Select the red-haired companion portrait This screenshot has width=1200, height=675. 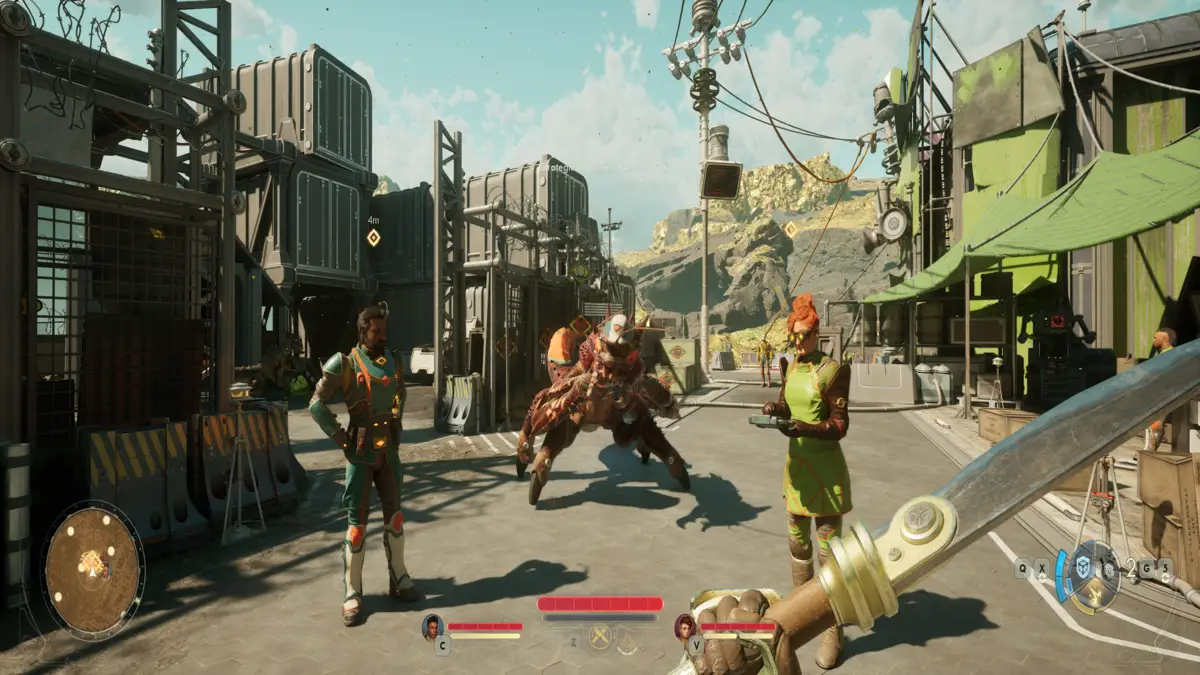pyautogui.click(x=685, y=627)
